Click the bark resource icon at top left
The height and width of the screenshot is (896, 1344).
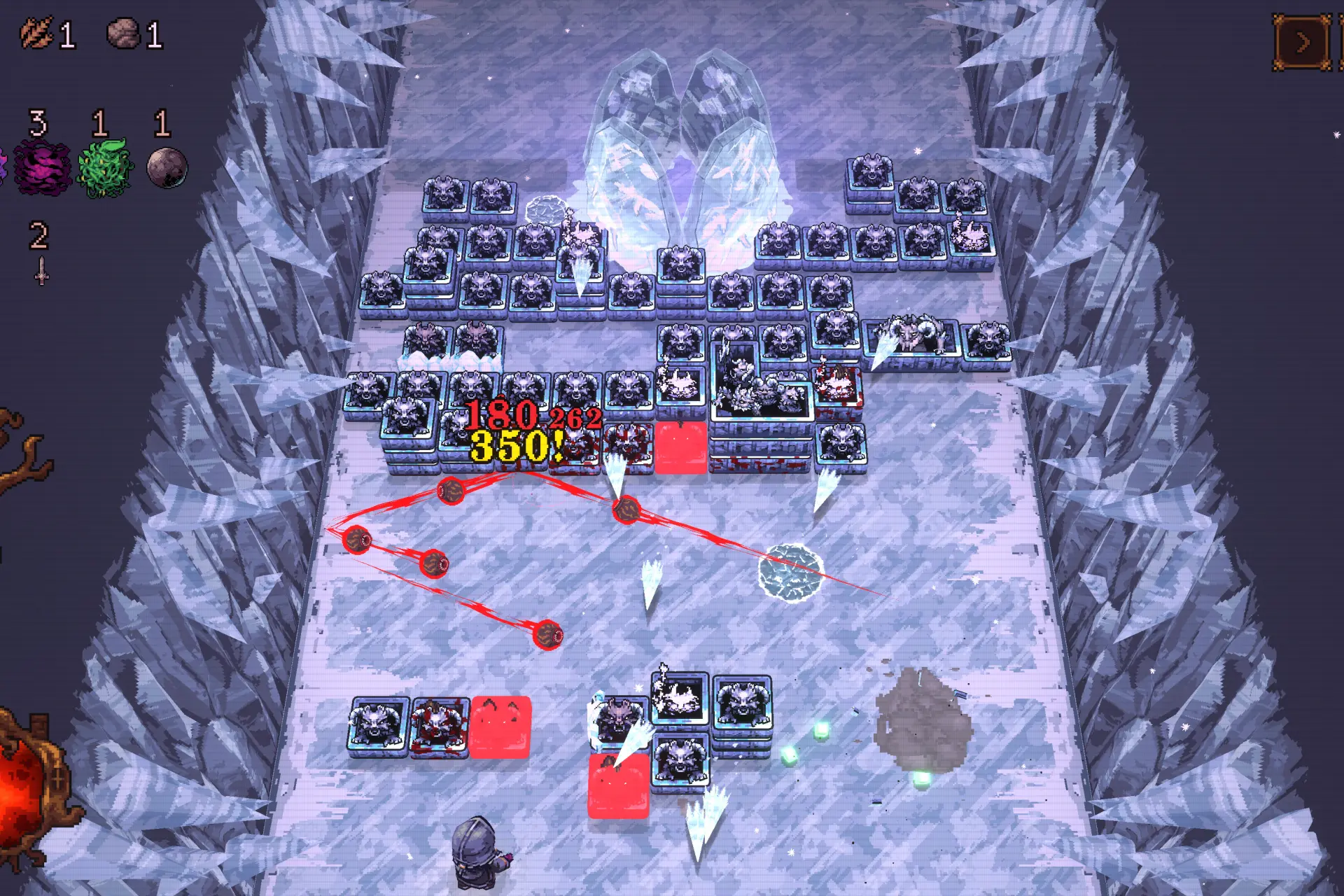(36, 31)
